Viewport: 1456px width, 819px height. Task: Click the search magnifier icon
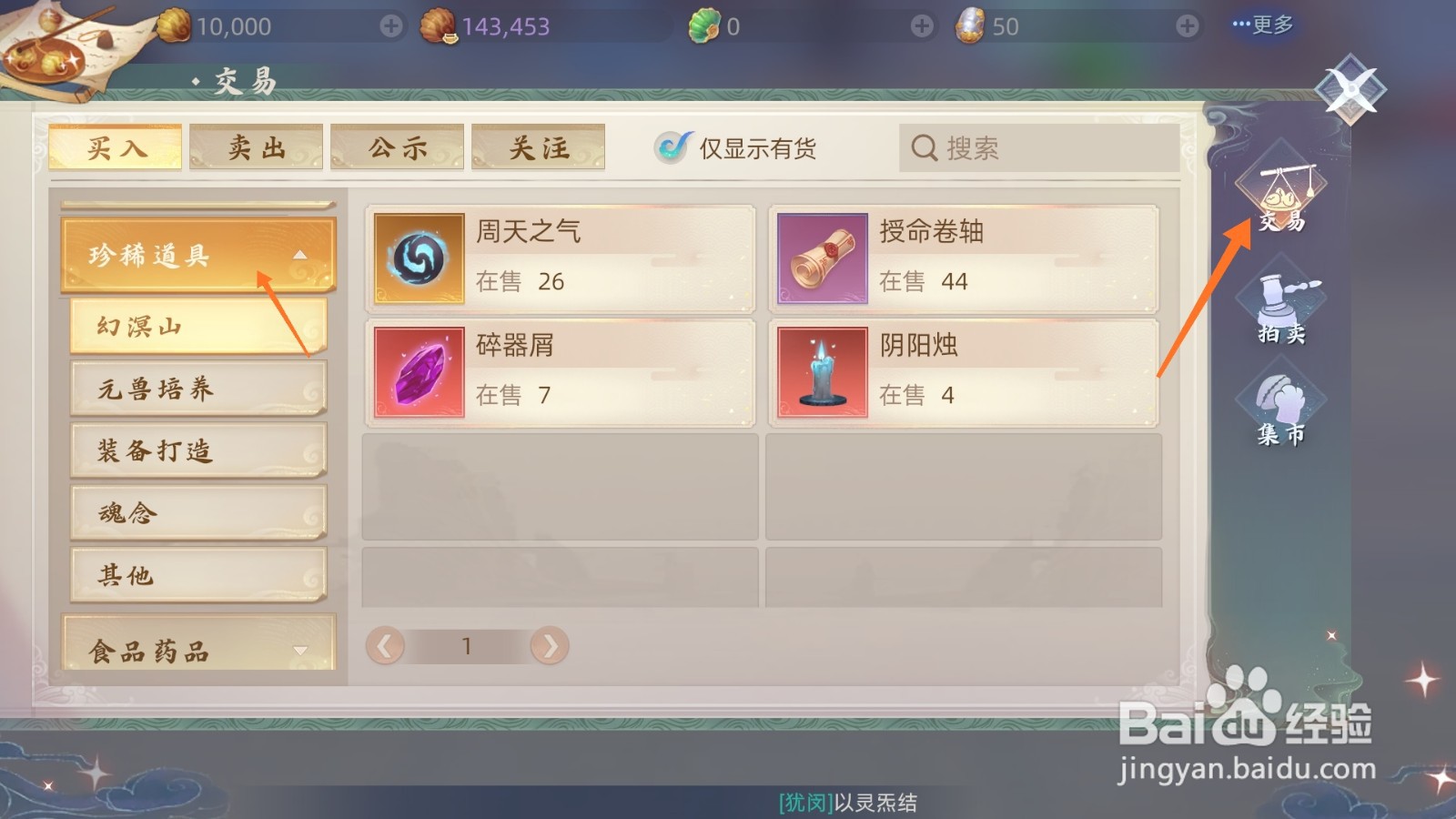pos(925,147)
